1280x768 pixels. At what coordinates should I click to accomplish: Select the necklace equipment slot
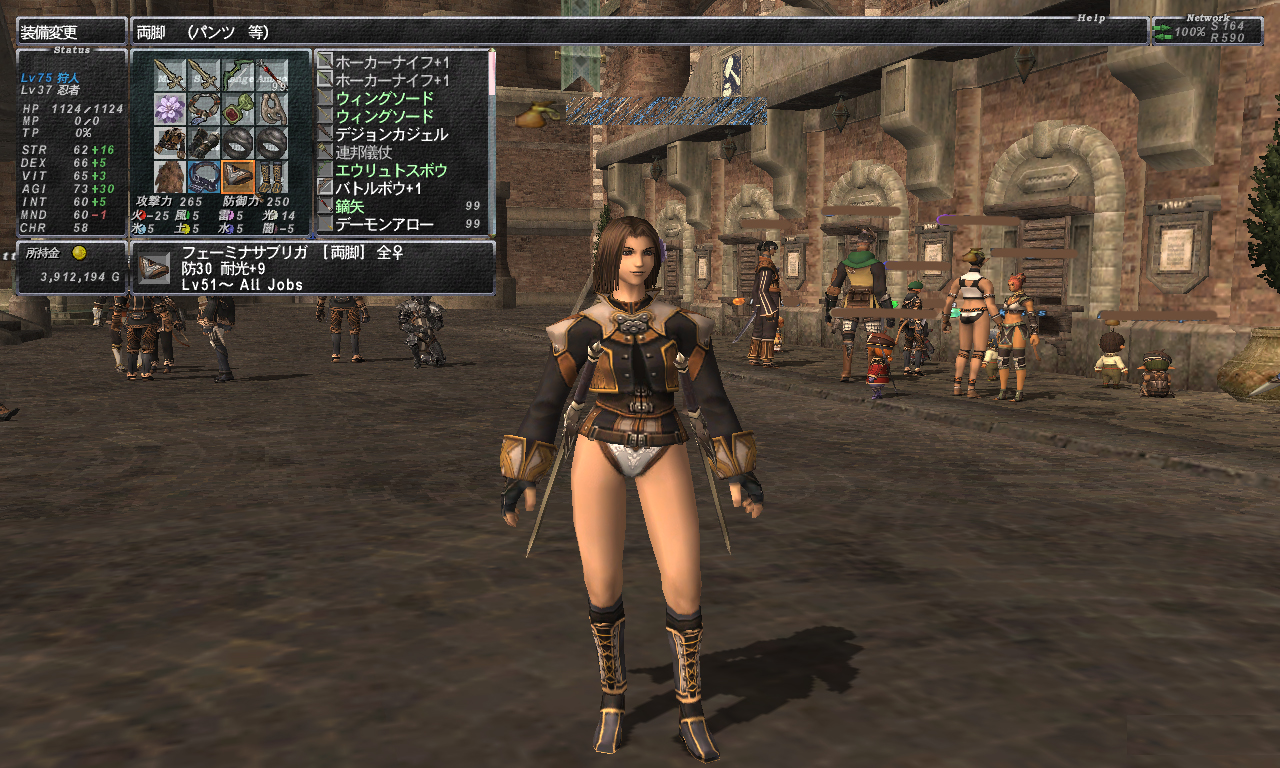(203, 109)
